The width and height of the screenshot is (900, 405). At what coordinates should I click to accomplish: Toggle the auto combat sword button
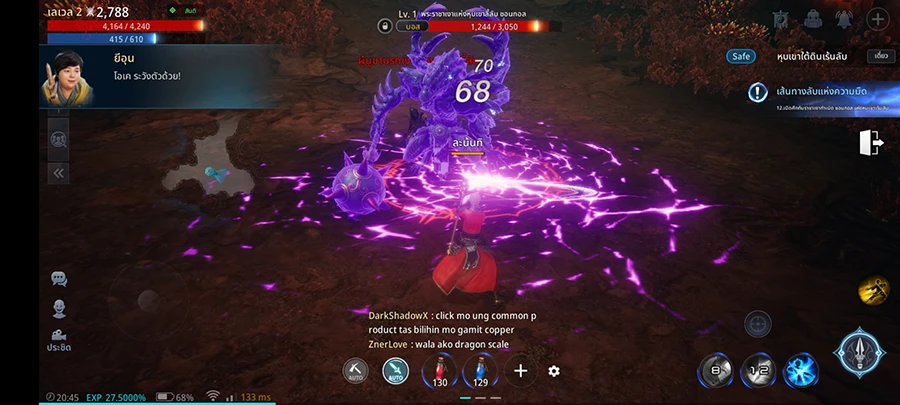tap(396, 371)
